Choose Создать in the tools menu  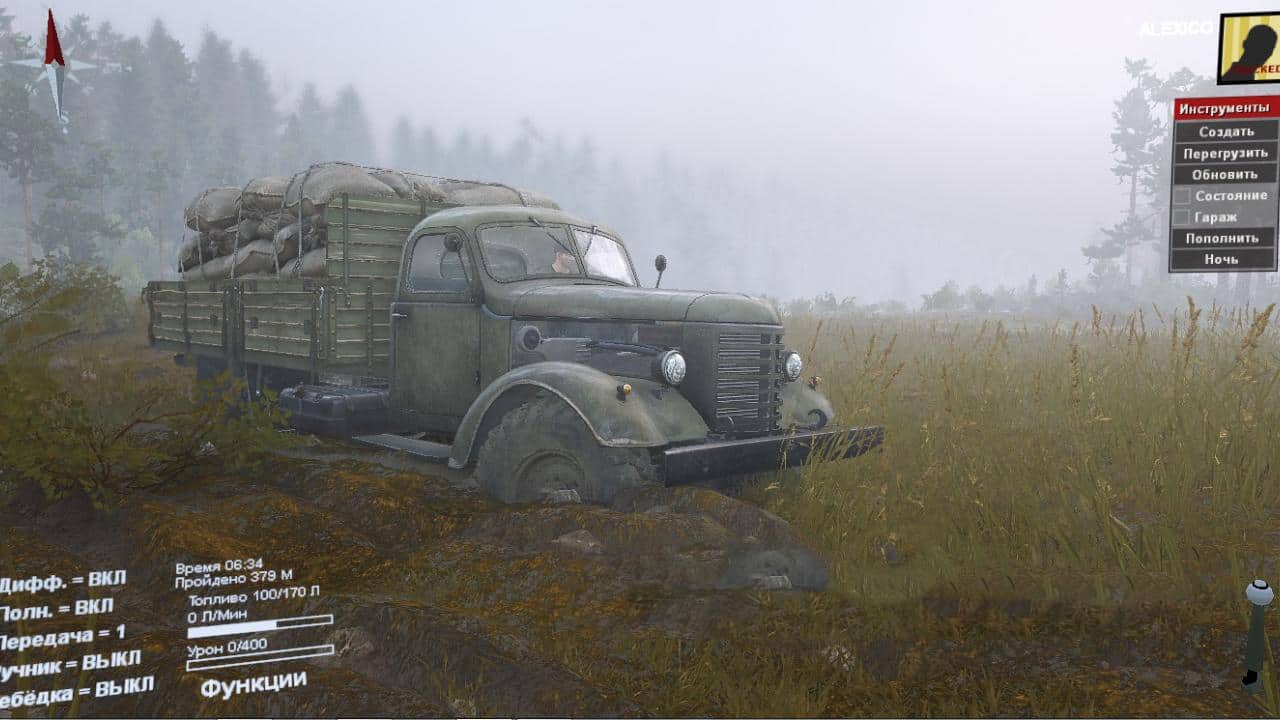[1225, 131]
